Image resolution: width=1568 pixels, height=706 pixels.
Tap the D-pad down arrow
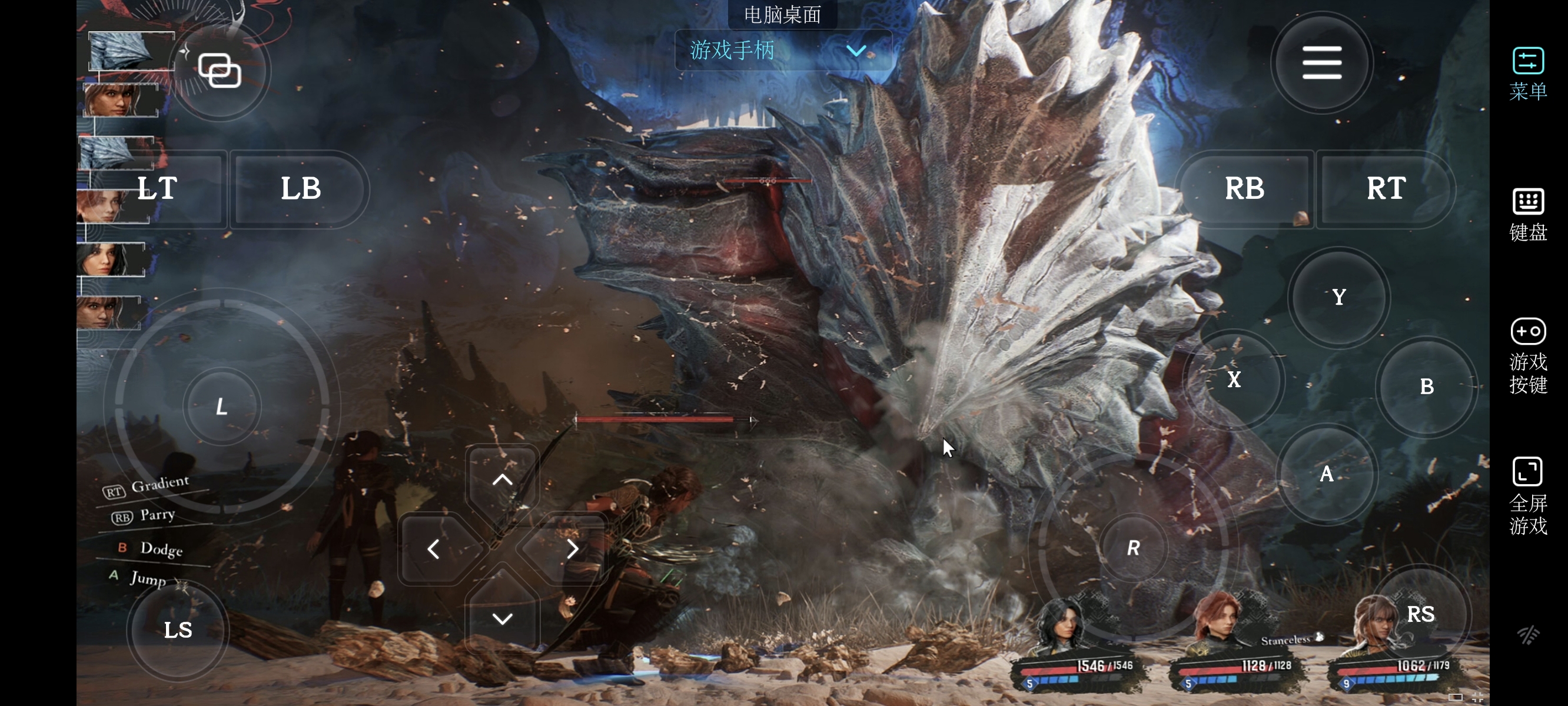(x=502, y=619)
